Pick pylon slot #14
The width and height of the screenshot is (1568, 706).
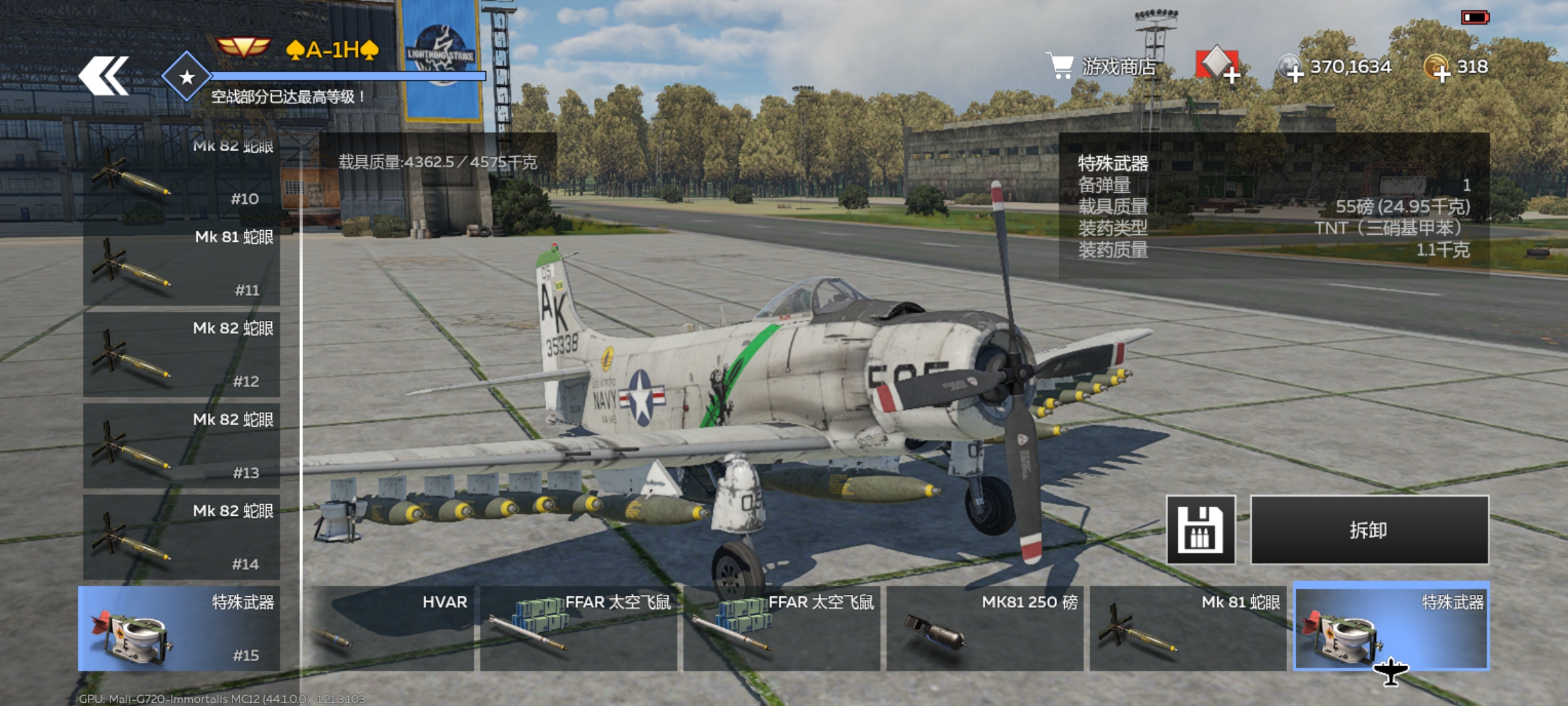[182, 537]
